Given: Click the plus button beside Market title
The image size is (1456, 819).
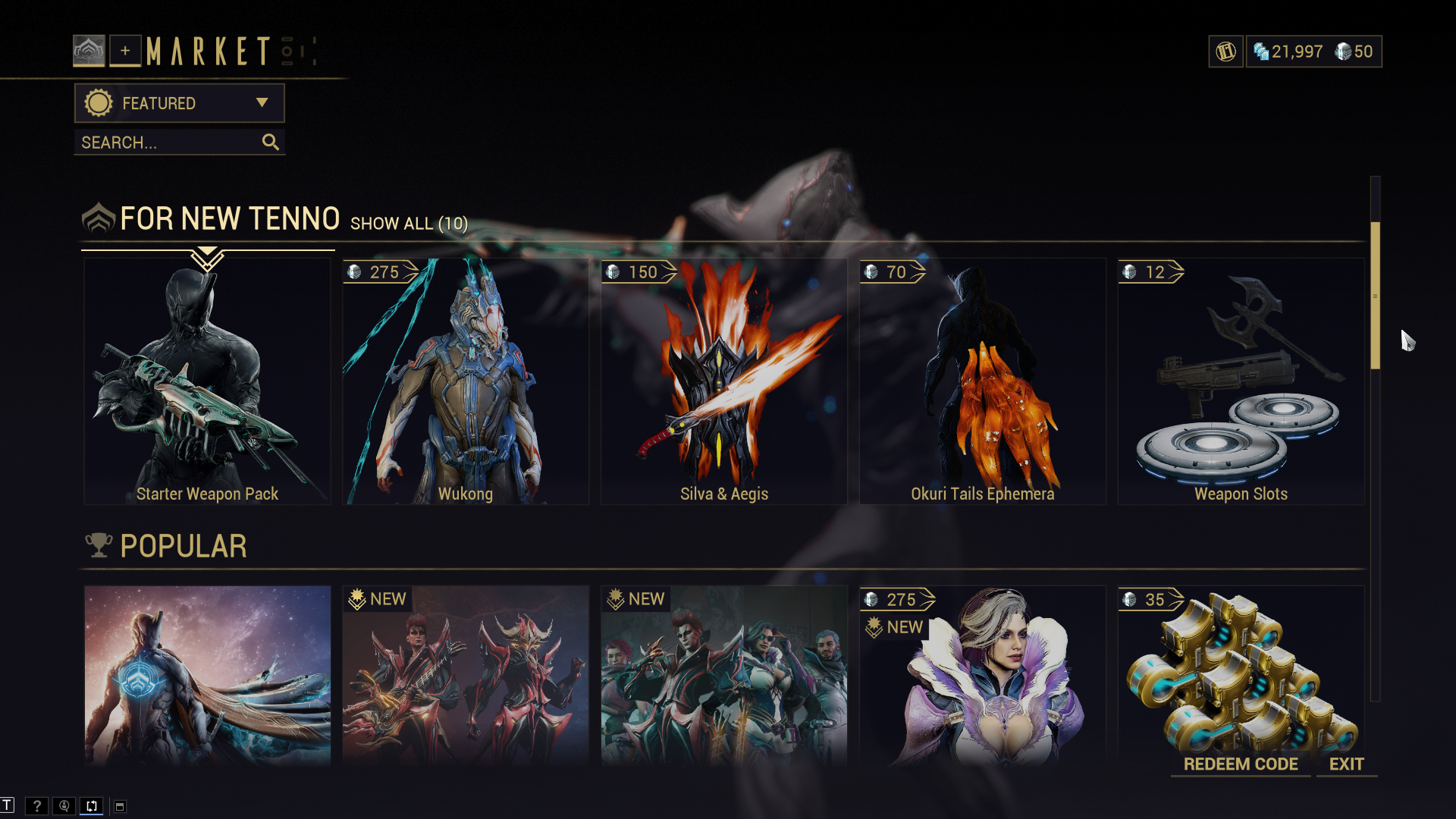Looking at the screenshot, I should pyautogui.click(x=125, y=51).
